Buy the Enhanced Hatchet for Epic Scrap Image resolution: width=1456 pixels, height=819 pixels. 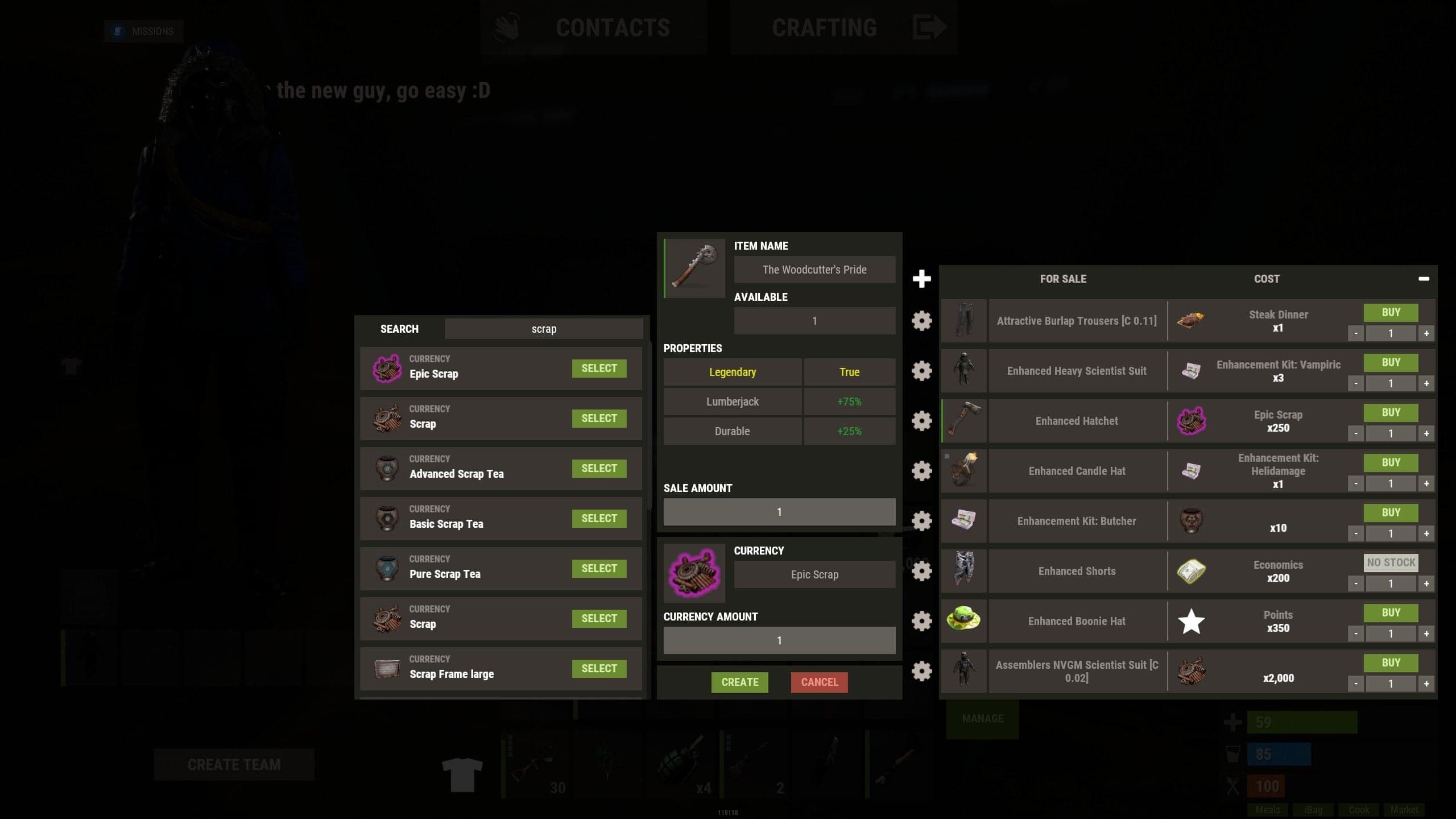pyautogui.click(x=1391, y=412)
